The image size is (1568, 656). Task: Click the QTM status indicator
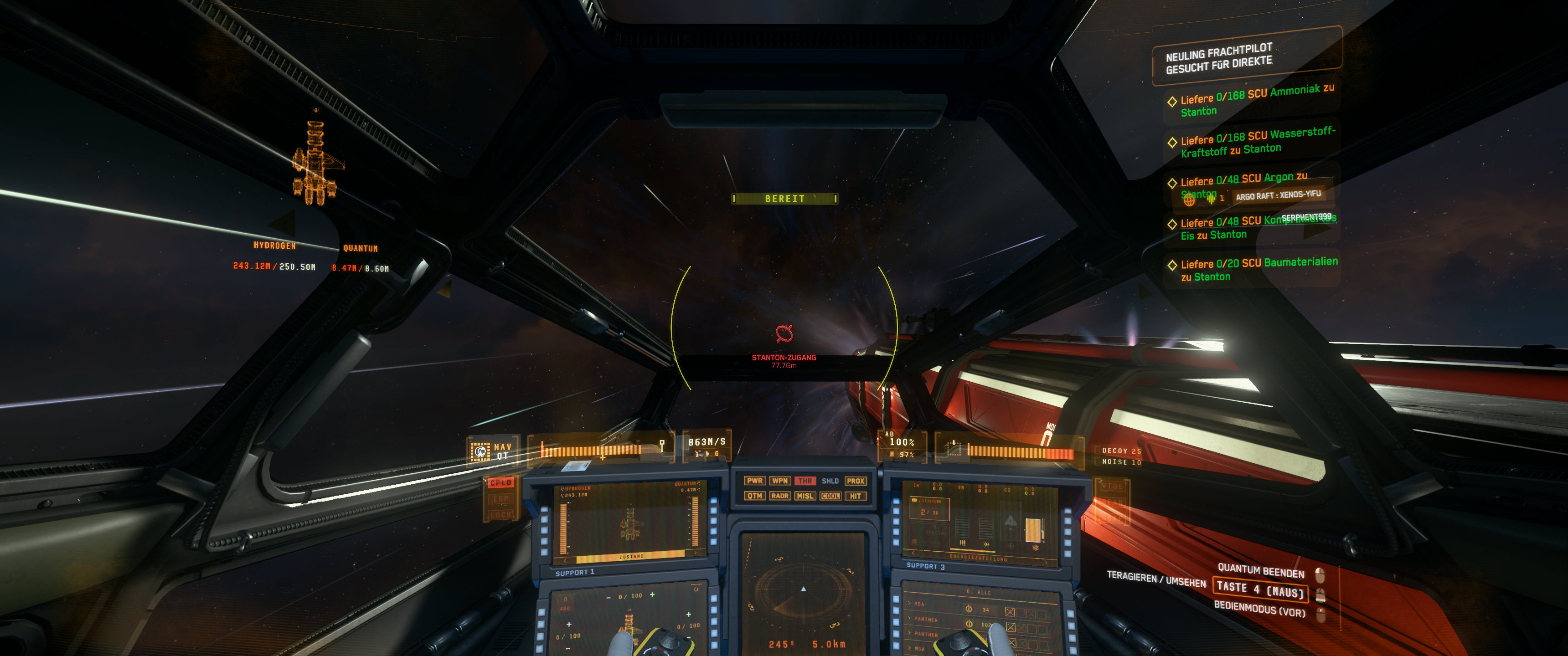coord(755,496)
